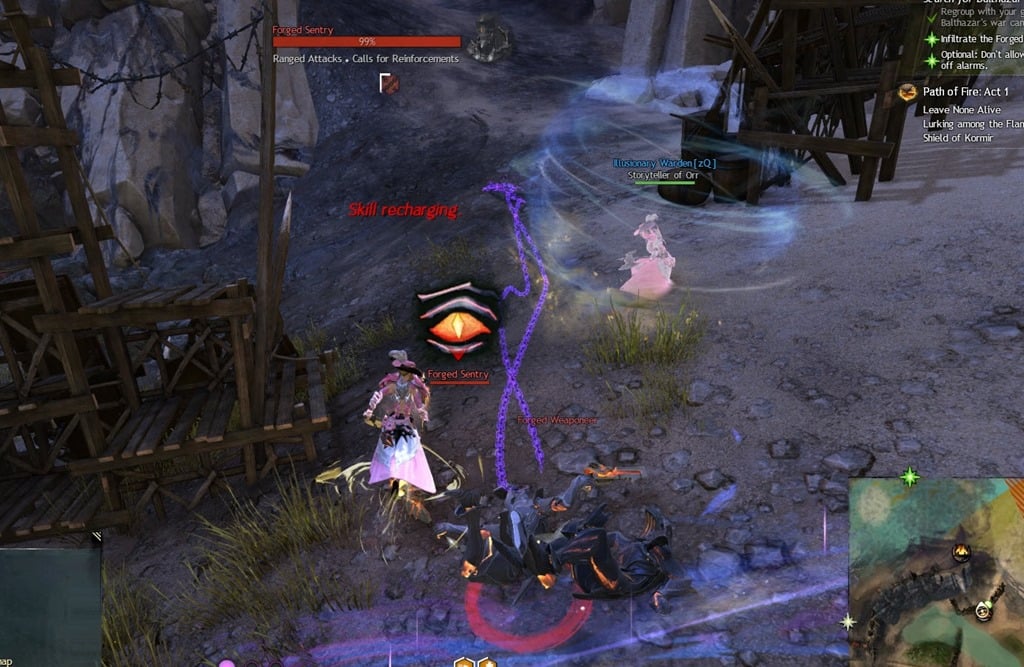This screenshot has height=667, width=1024.
Task: Click the green star marker above minimap
Action: [x=909, y=477]
